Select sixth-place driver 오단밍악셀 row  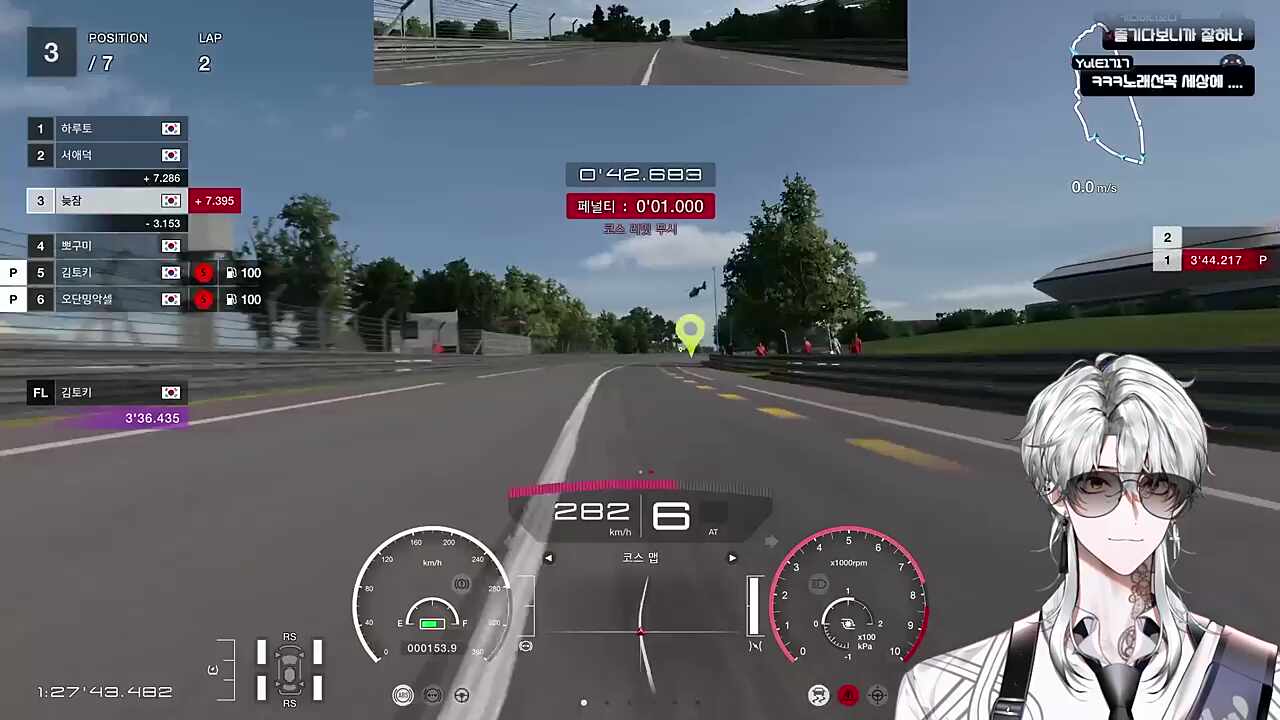point(107,299)
